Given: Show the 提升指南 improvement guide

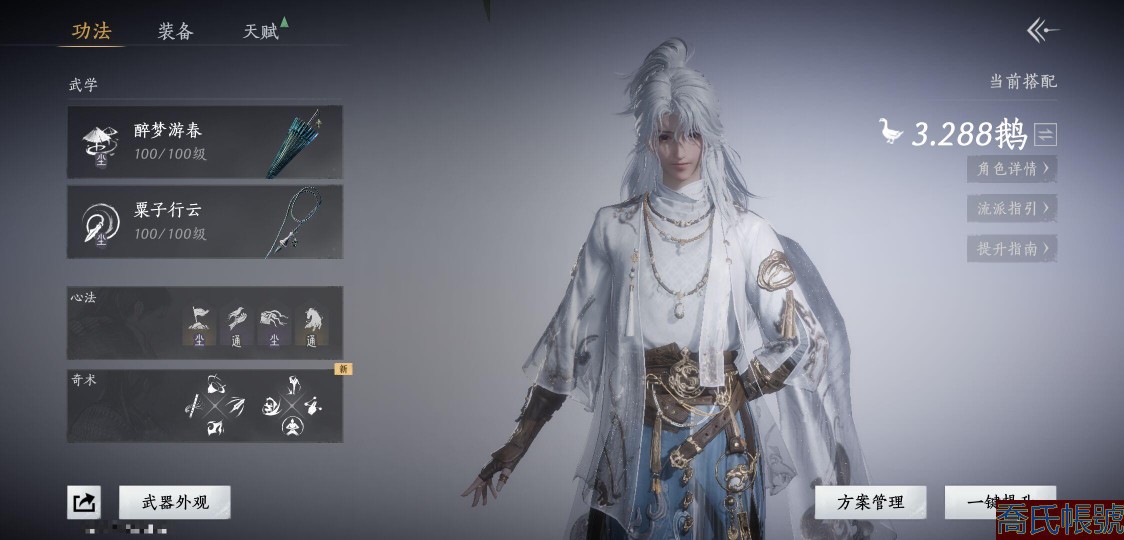Looking at the screenshot, I should pos(1012,249).
